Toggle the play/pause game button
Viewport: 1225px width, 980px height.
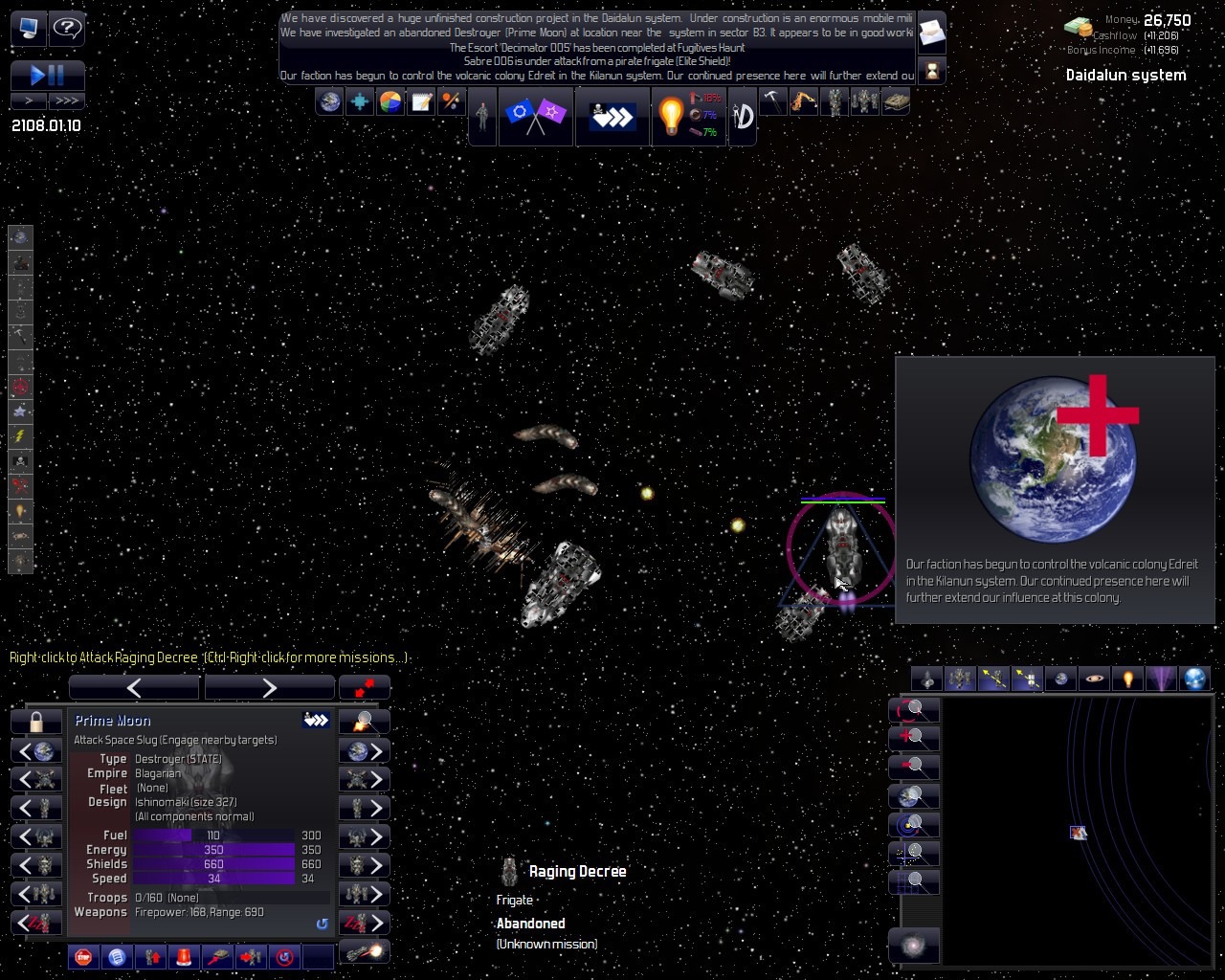(48, 76)
